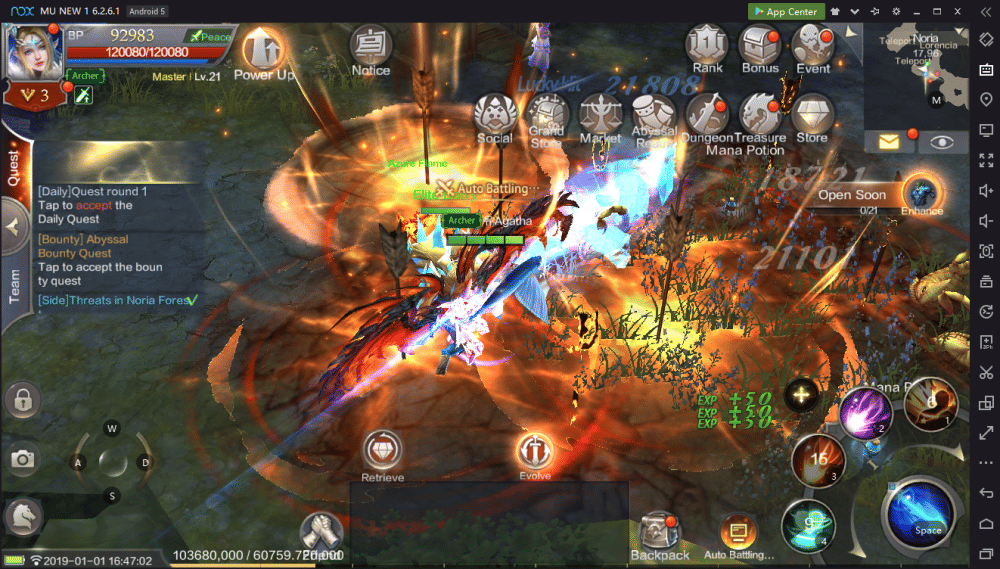Viewport: 1000px width, 569px height.
Task: Open the character portrait profile
Action: [34, 50]
